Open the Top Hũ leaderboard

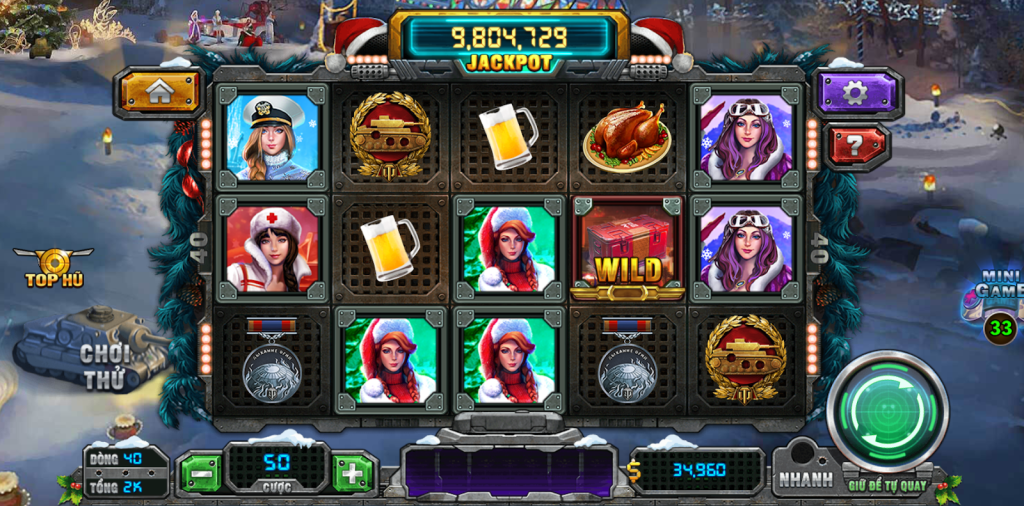54,267
